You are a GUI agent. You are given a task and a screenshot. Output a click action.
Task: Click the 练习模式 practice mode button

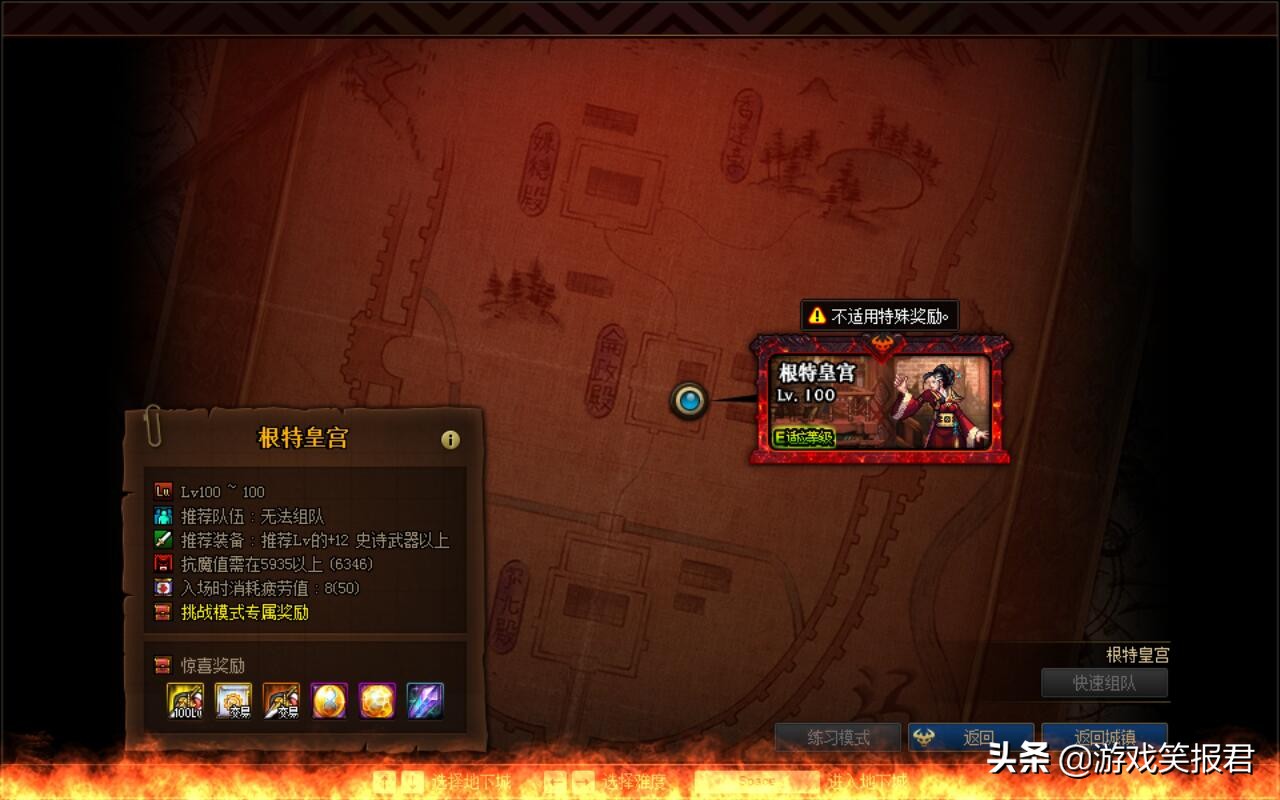838,737
